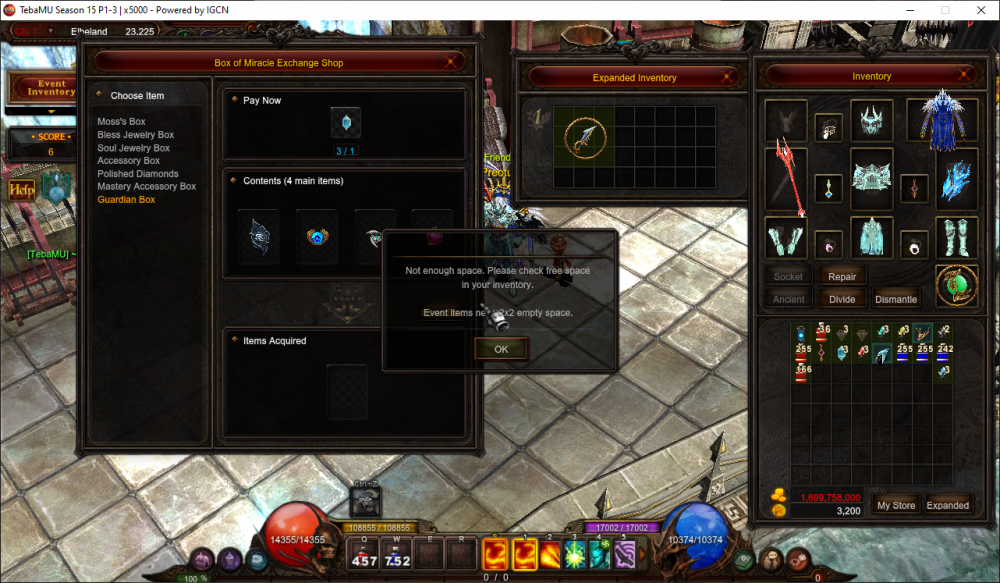Select Soul Jewelry Box entry
1000x583 pixels.
pyautogui.click(x=133, y=148)
